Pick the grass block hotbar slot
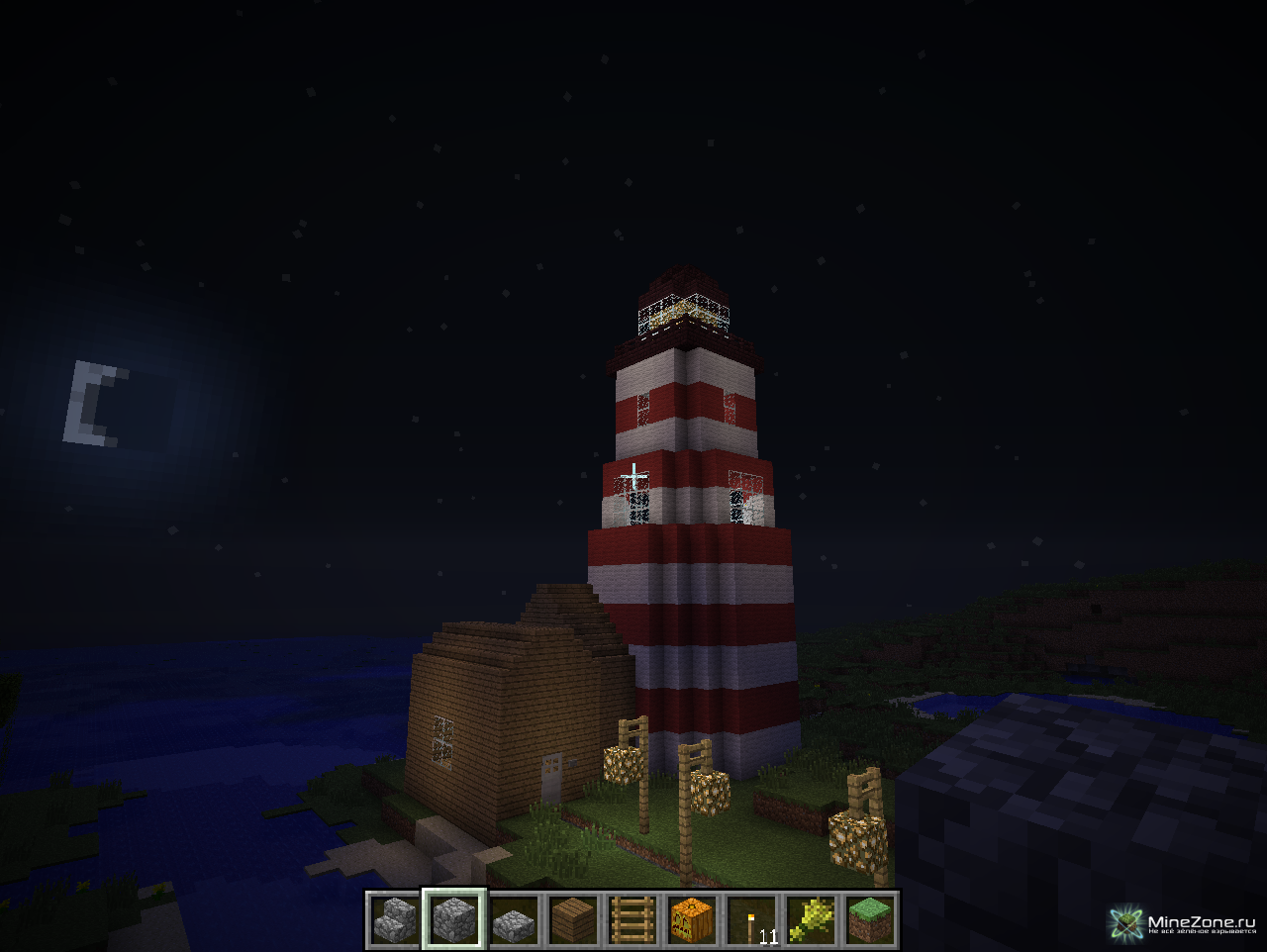This screenshot has height=952, width=1267. pyautogui.click(x=870, y=920)
